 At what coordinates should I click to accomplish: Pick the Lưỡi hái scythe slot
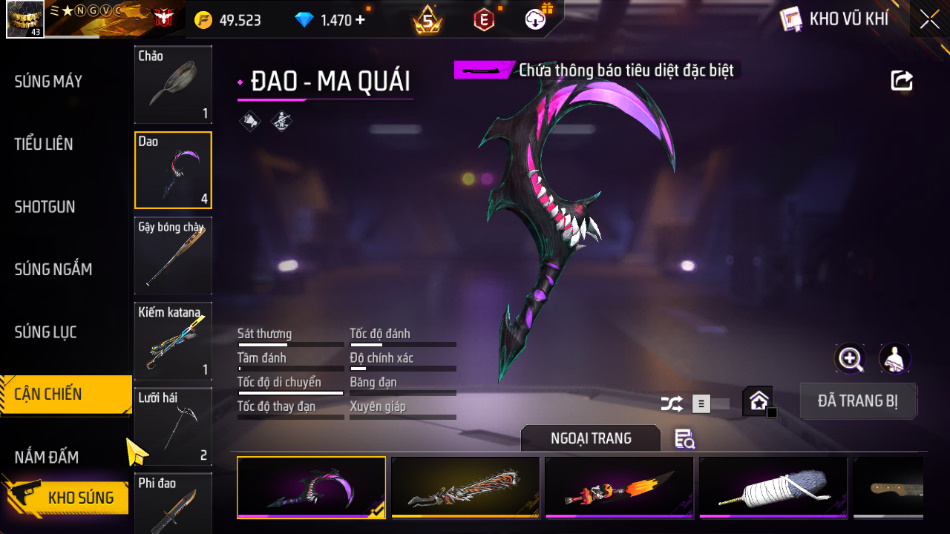tap(173, 427)
